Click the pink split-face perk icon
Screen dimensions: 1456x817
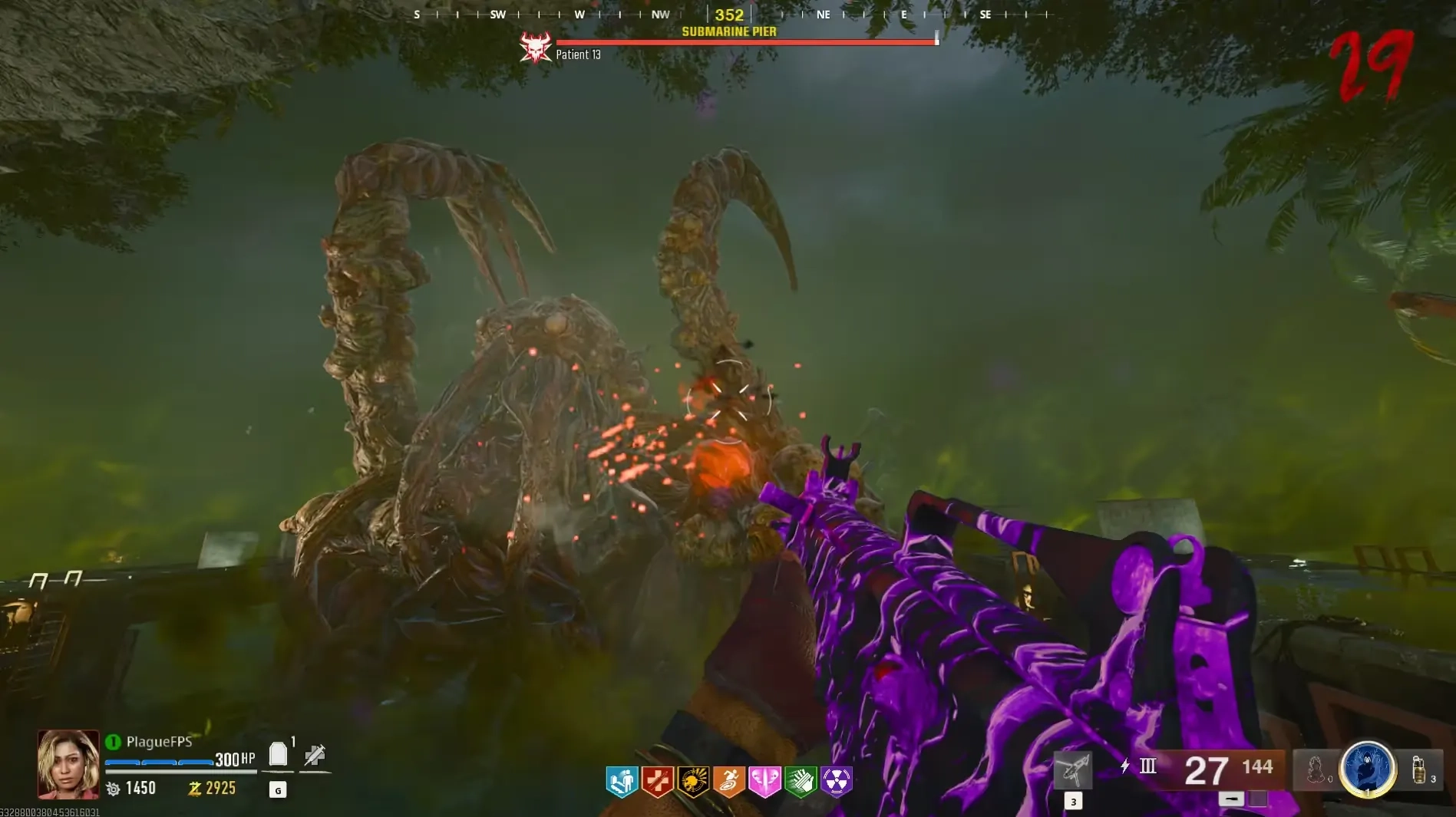click(x=764, y=781)
